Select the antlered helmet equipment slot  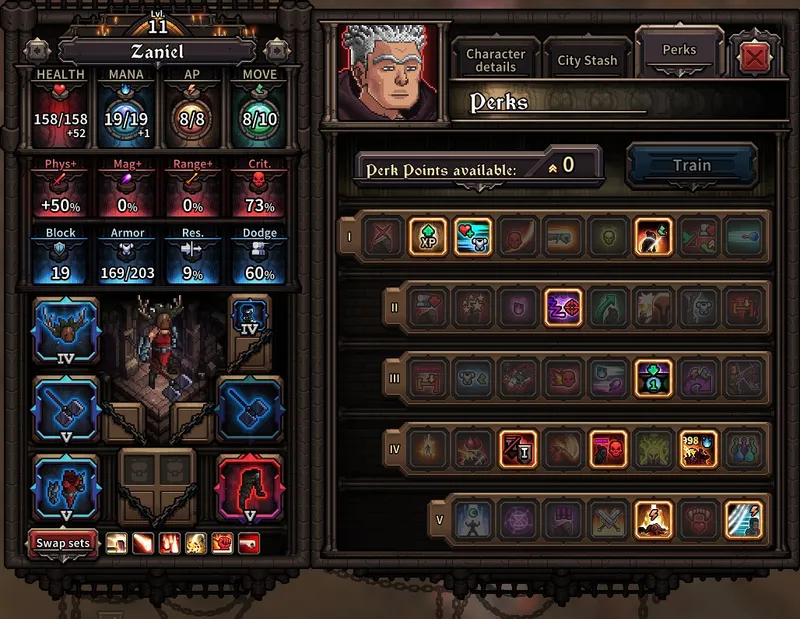(66, 330)
